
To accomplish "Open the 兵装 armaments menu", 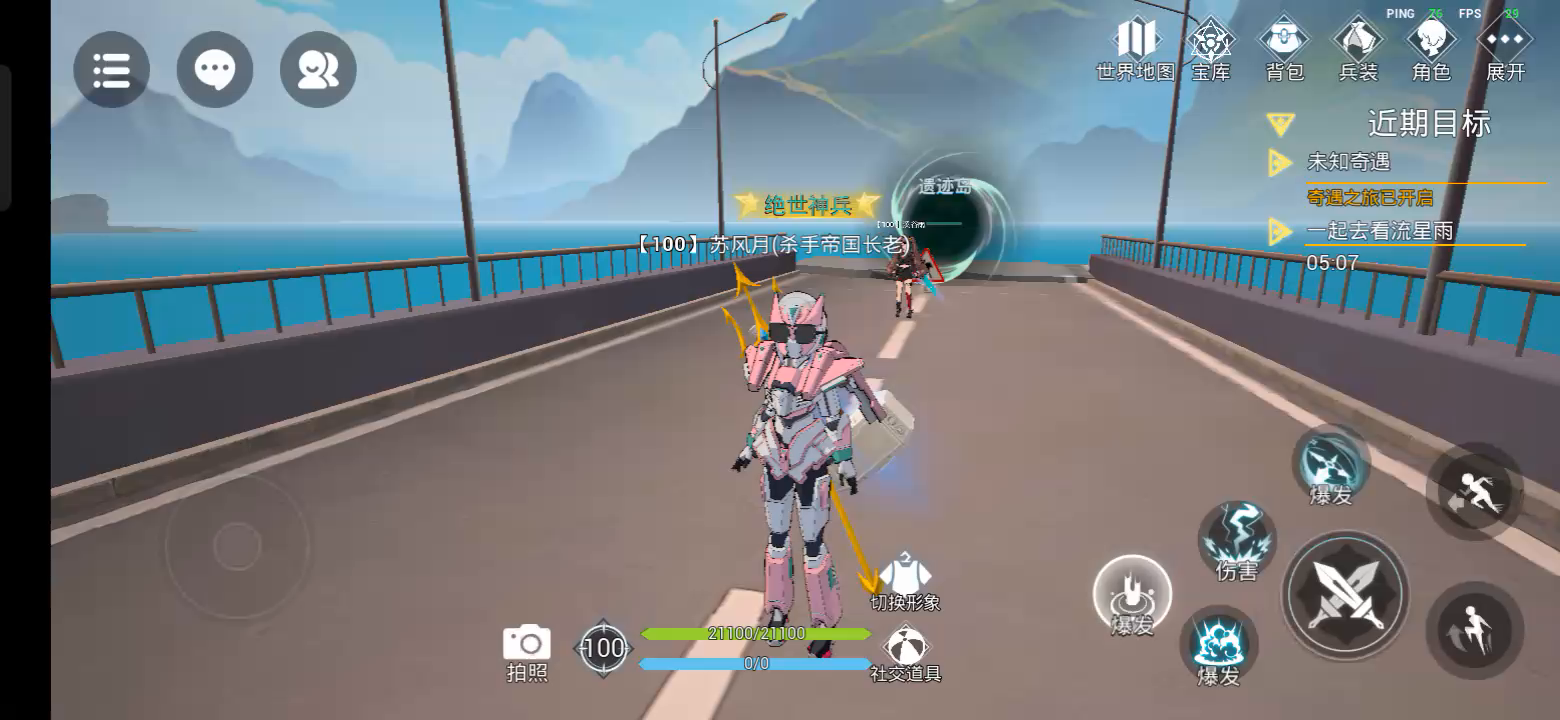I will (x=1358, y=48).
